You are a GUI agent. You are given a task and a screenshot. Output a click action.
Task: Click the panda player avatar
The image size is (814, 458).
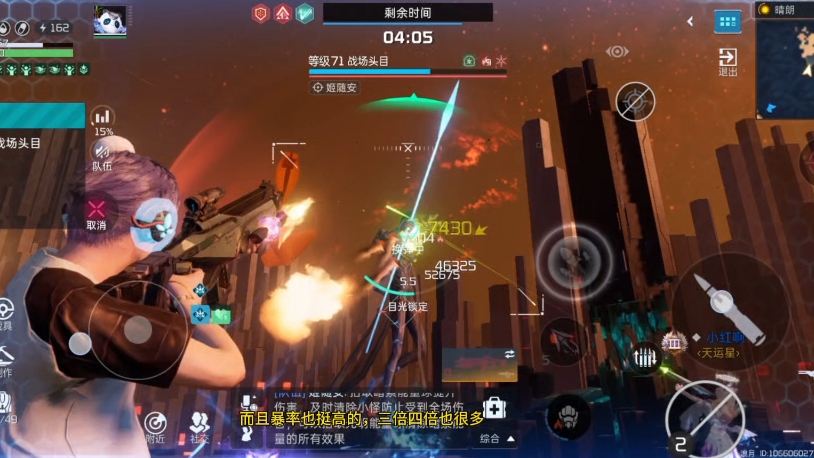[110, 19]
